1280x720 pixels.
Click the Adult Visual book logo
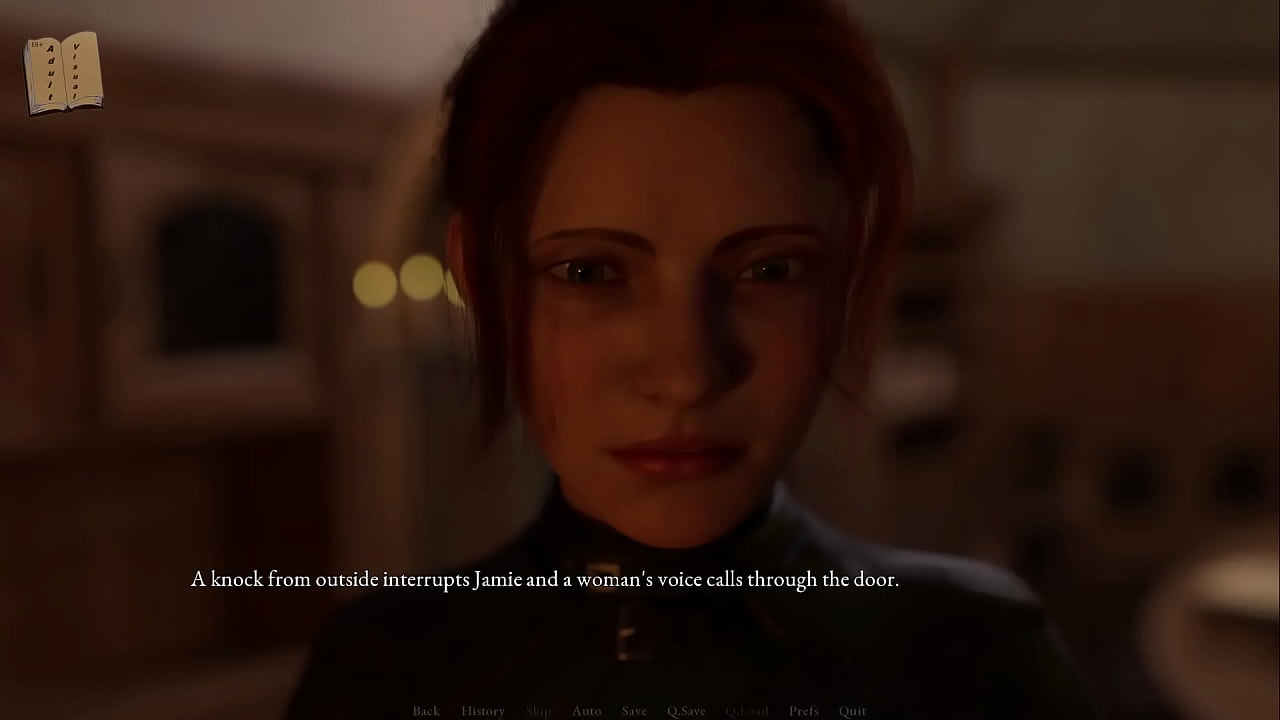(x=62, y=73)
